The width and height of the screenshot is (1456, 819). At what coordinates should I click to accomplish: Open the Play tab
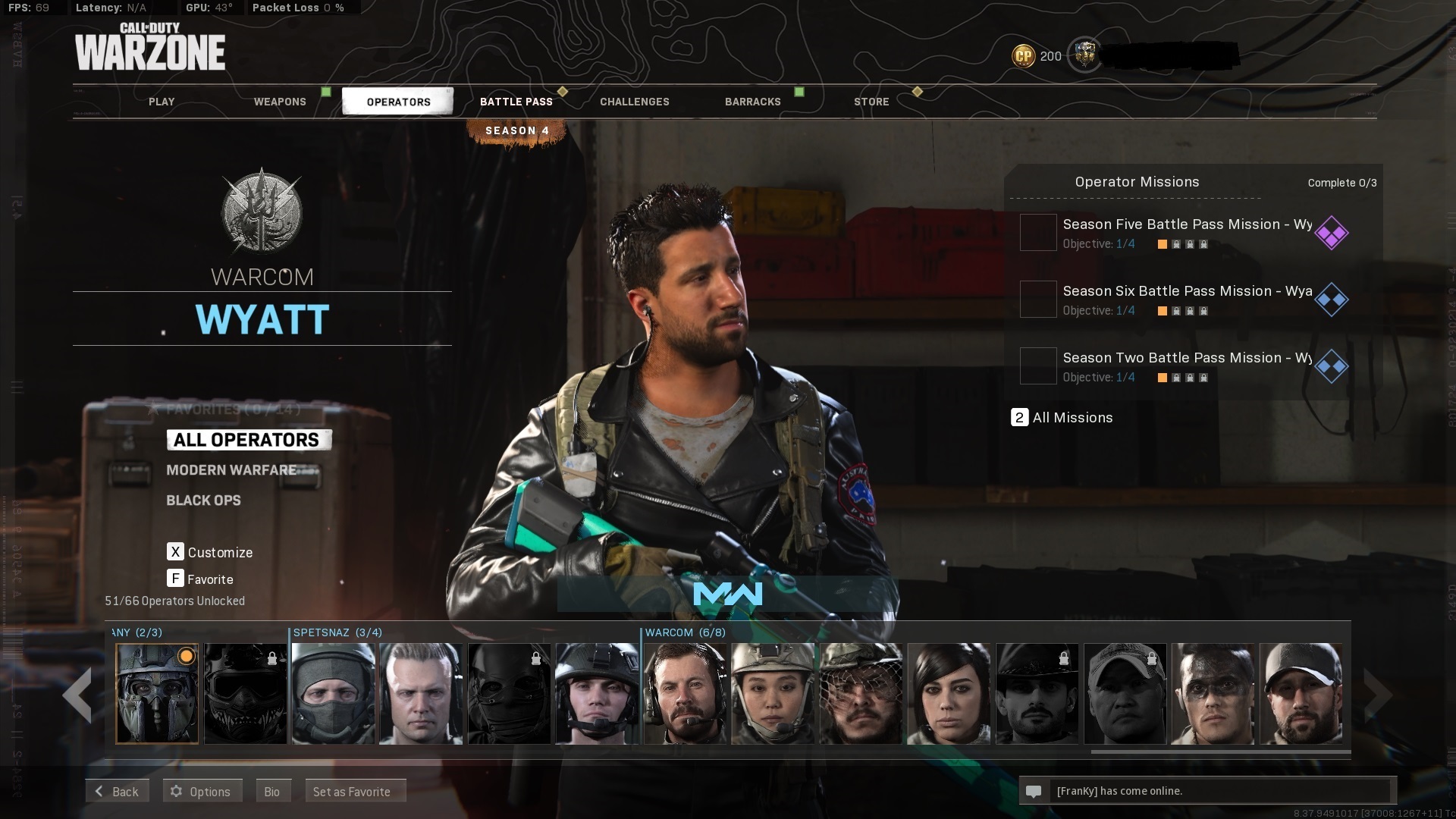coord(162,102)
